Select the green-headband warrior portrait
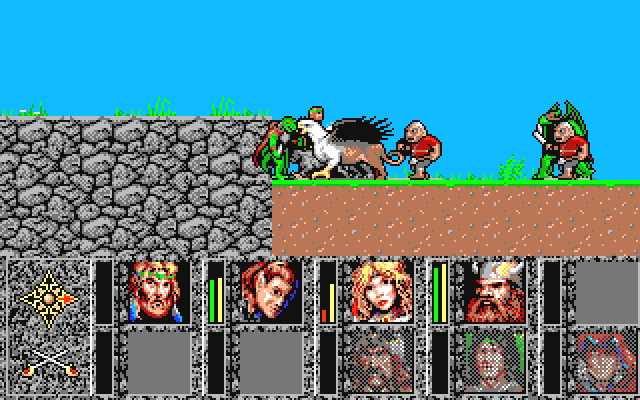The height and width of the screenshot is (400, 640). [x=159, y=292]
